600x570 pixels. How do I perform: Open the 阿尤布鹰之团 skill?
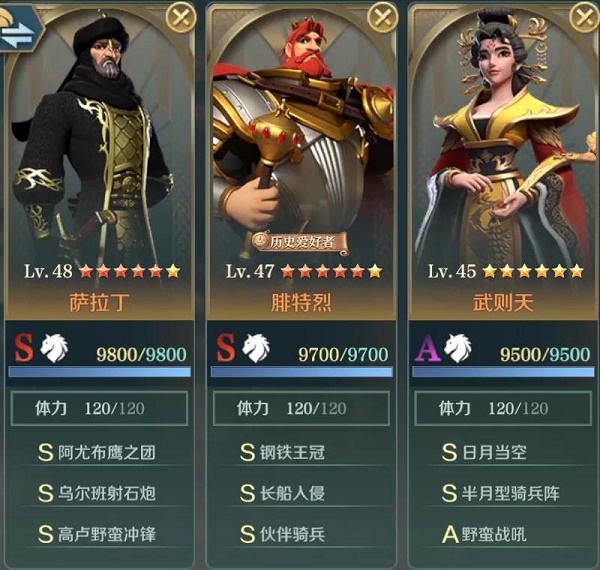click(x=98, y=452)
